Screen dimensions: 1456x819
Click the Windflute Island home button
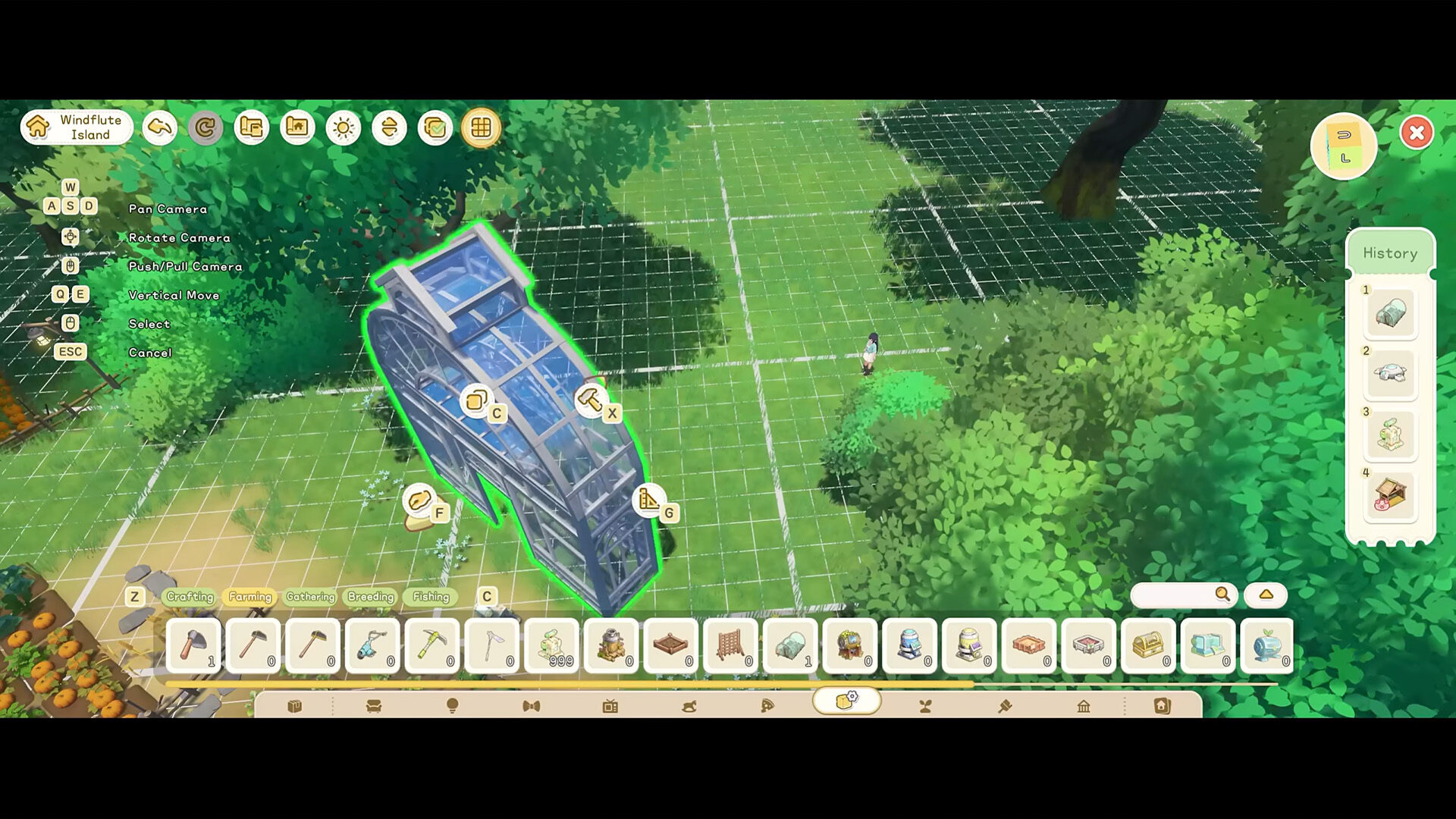[76, 127]
